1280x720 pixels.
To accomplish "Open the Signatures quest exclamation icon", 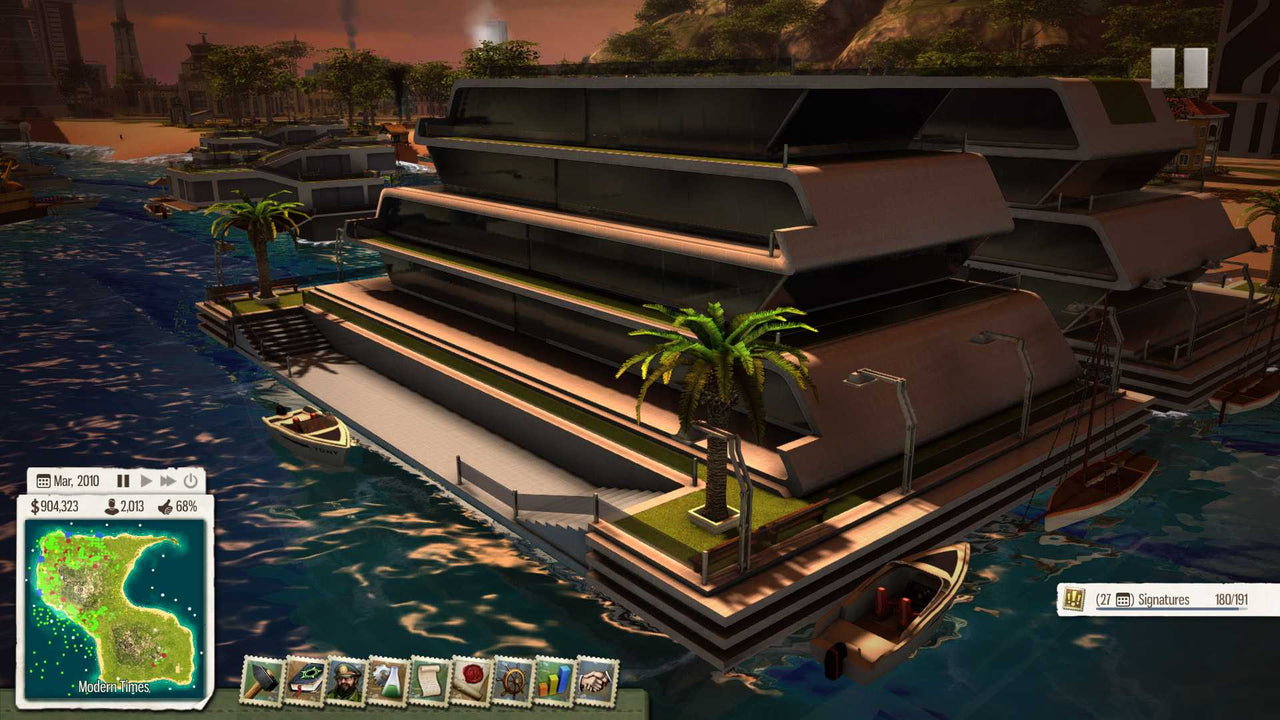I will point(1072,600).
